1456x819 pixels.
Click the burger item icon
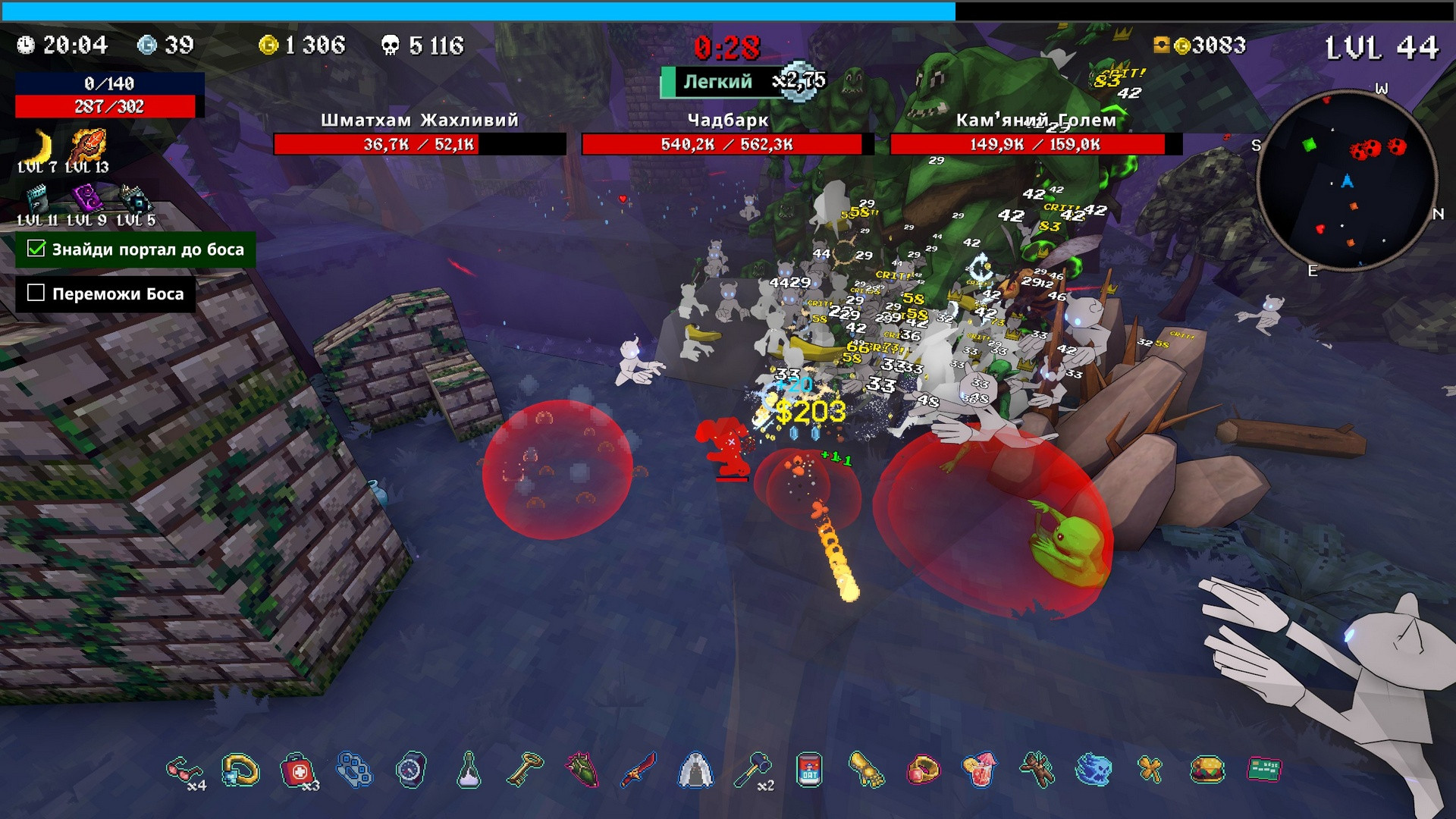point(1207,770)
